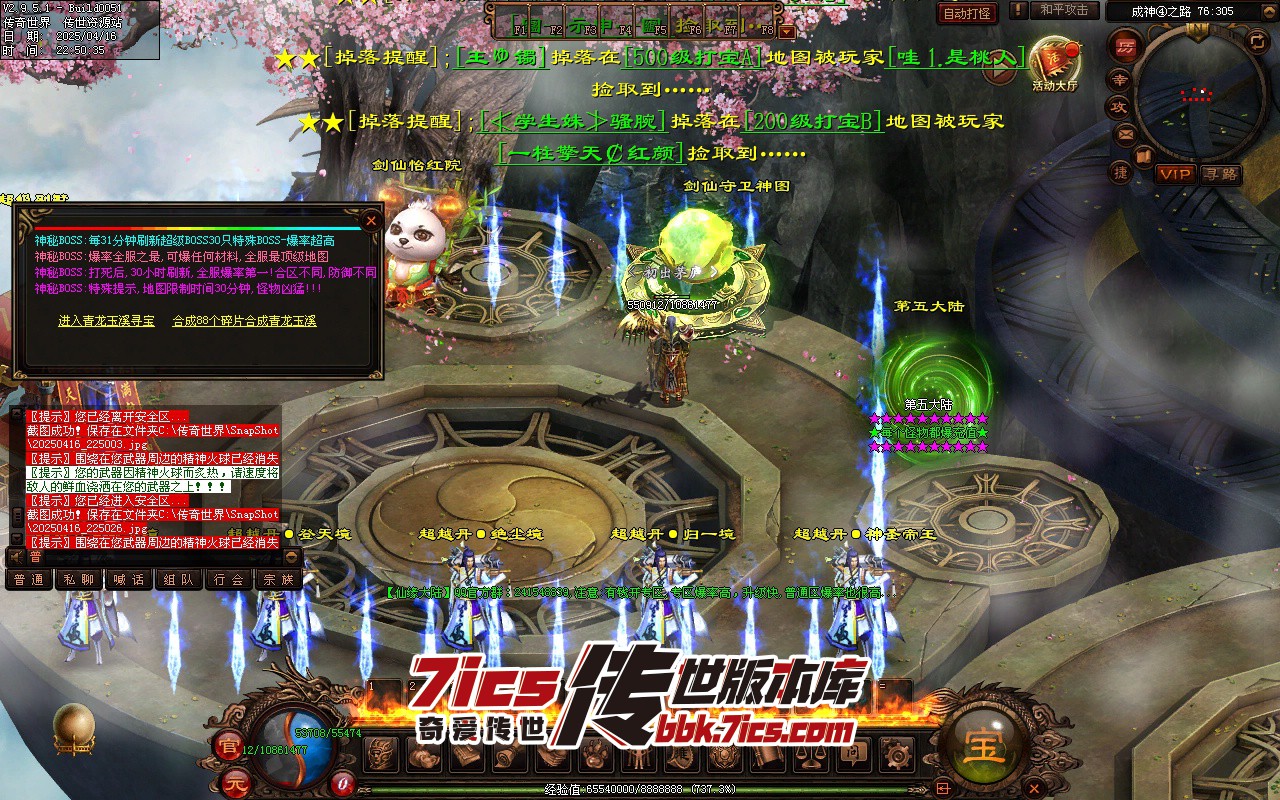Select the 喊话 shout channel tab
This screenshot has height=800, width=1280.
(129, 579)
